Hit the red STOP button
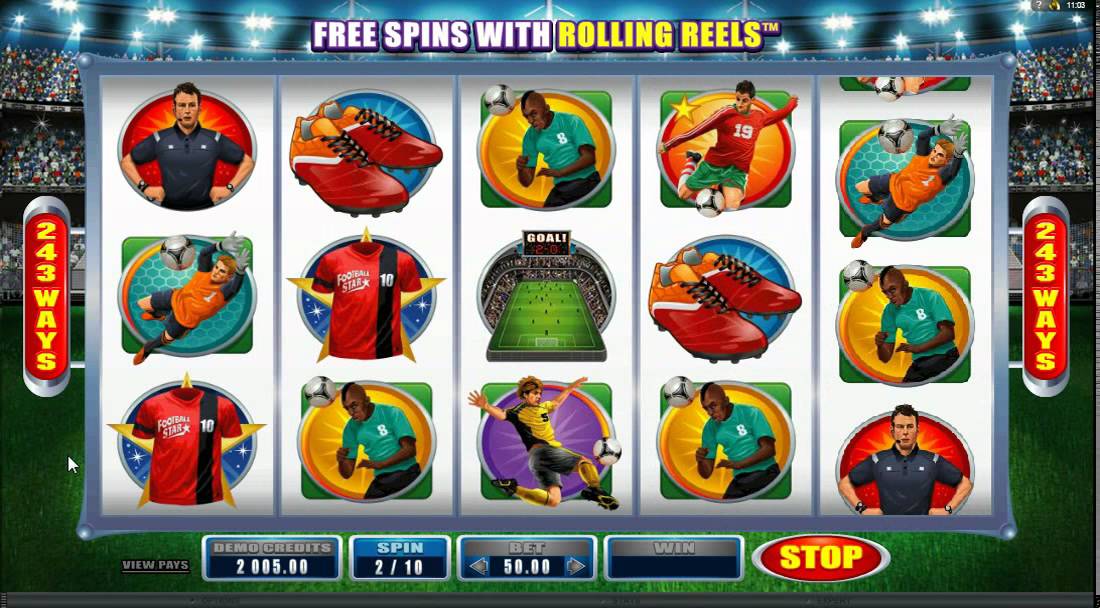The image size is (1100, 608). point(820,558)
